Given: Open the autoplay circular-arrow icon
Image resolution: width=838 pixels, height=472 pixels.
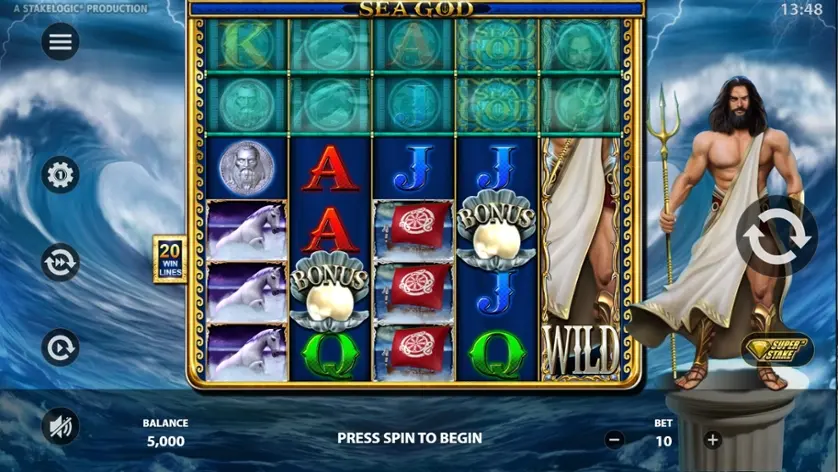Looking at the screenshot, I should click(60, 348).
